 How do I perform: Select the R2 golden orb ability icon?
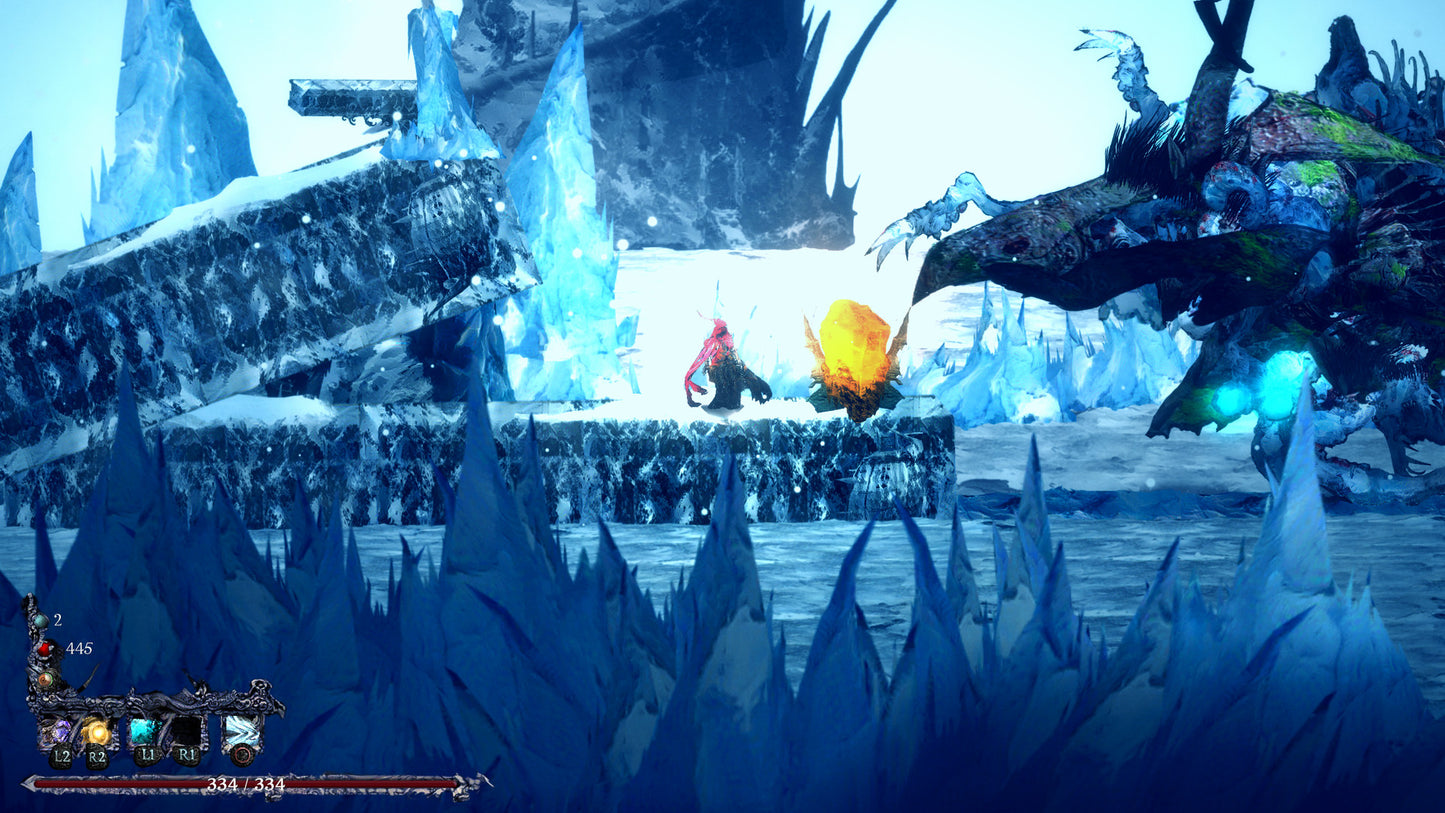point(98,731)
